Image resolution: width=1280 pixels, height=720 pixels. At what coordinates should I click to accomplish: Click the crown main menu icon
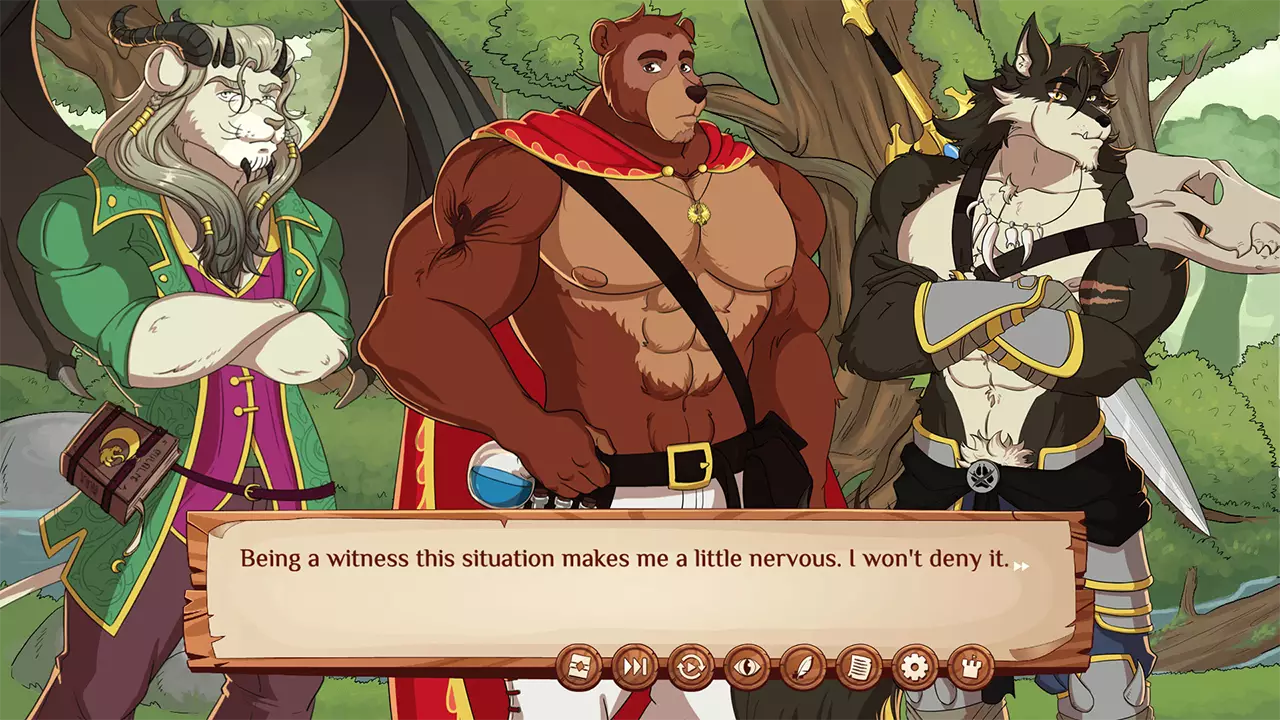click(968, 667)
